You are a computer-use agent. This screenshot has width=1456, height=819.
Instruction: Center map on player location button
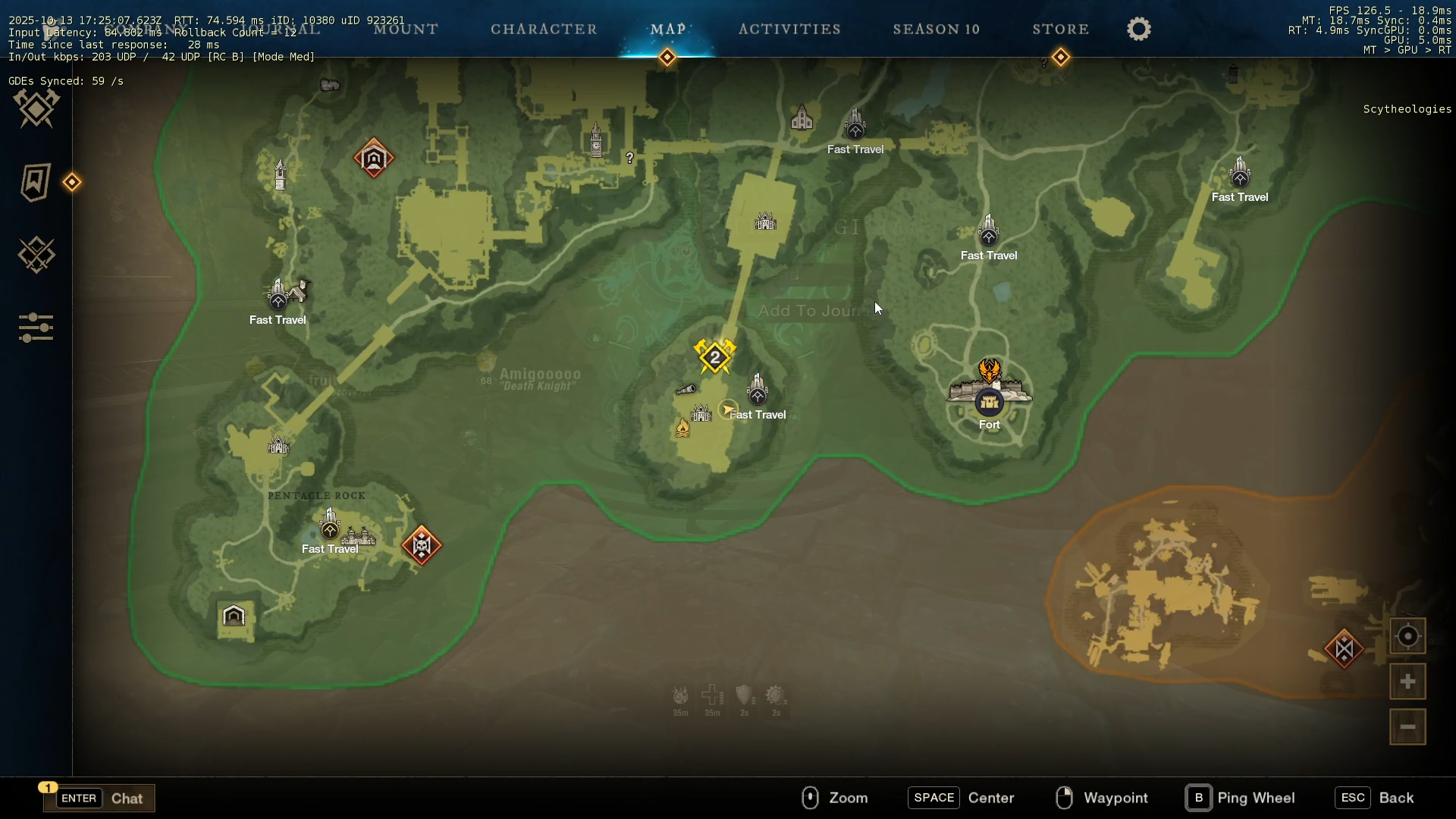pyautogui.click(x=1407, y=636)
